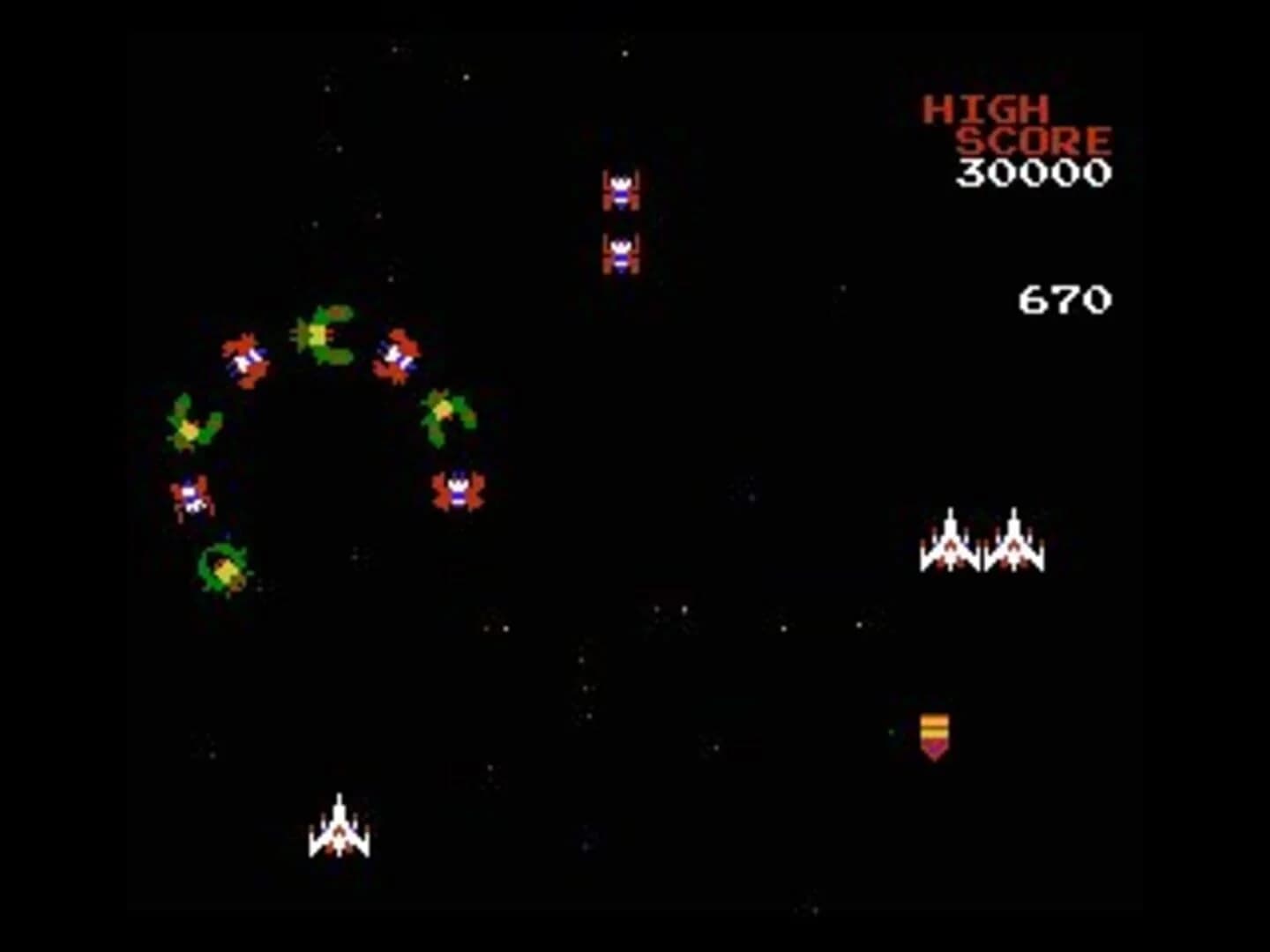Click the red text SCORE

tap(1034, 138)
